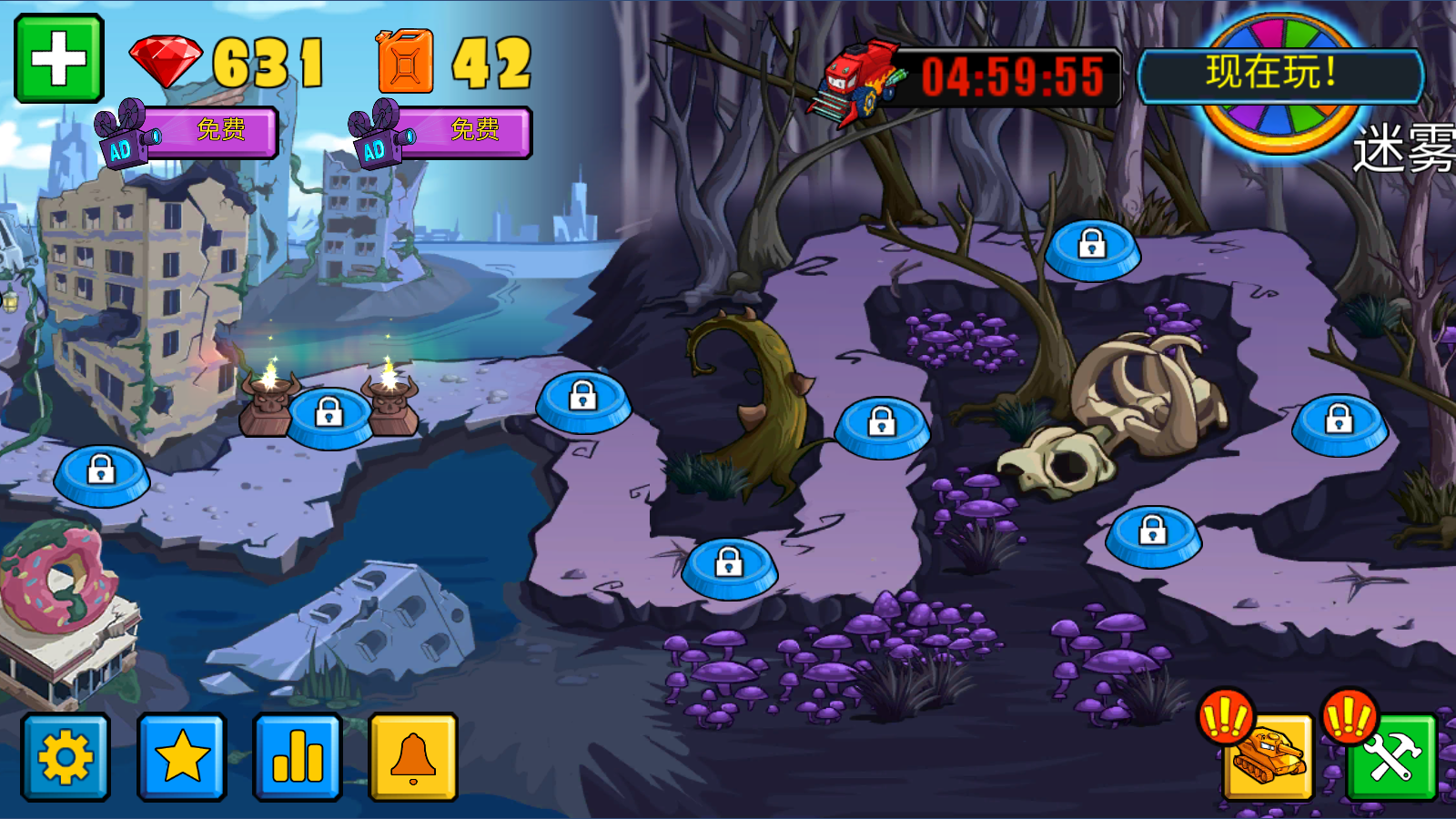This screenshot has width=1456, height=819.
Task: Open the bell notifications button
Action: pos(413,757)
